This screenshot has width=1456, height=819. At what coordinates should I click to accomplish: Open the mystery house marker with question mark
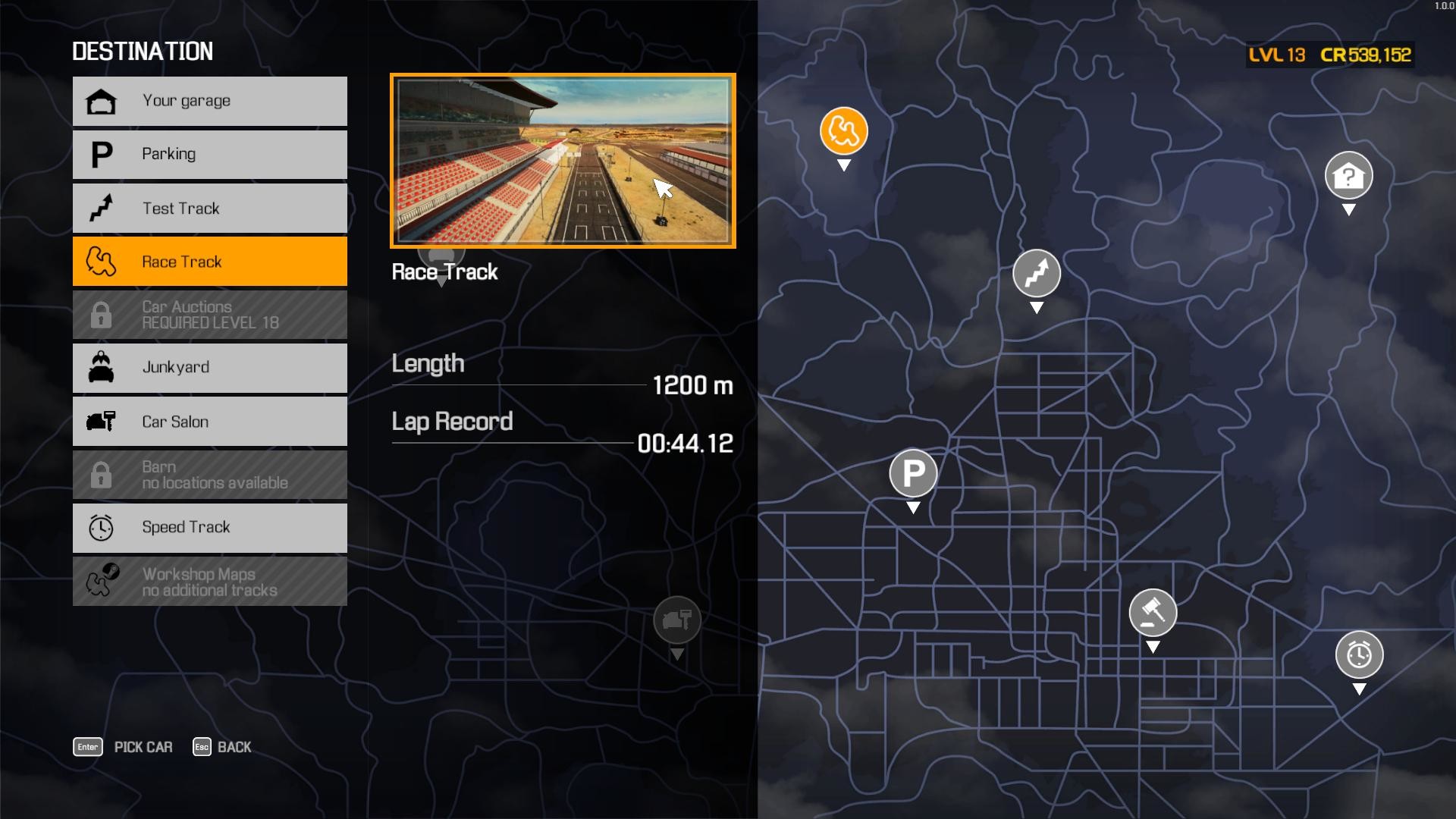tap(1350, 174)
